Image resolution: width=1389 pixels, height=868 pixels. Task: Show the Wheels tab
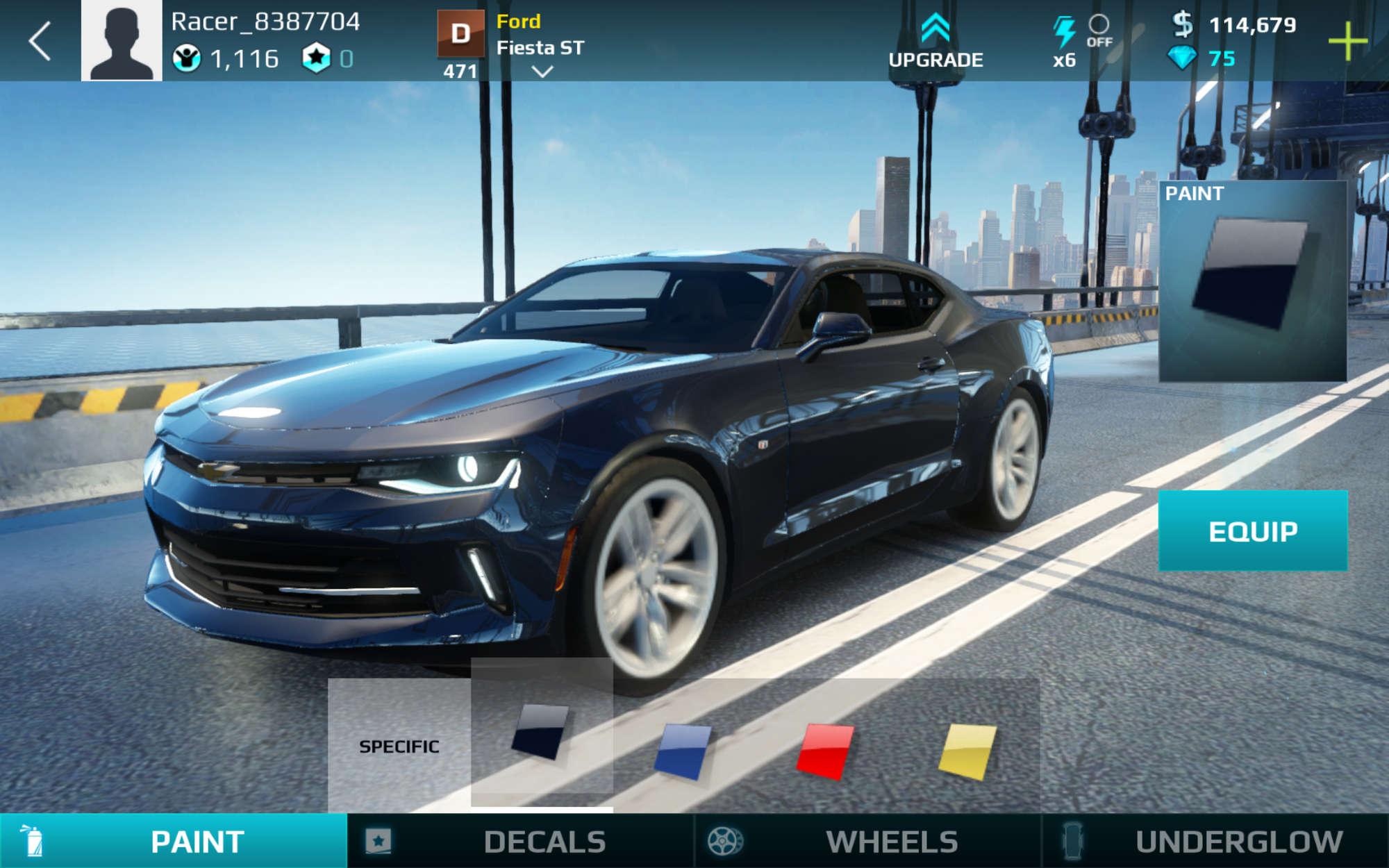click(868, 842)
